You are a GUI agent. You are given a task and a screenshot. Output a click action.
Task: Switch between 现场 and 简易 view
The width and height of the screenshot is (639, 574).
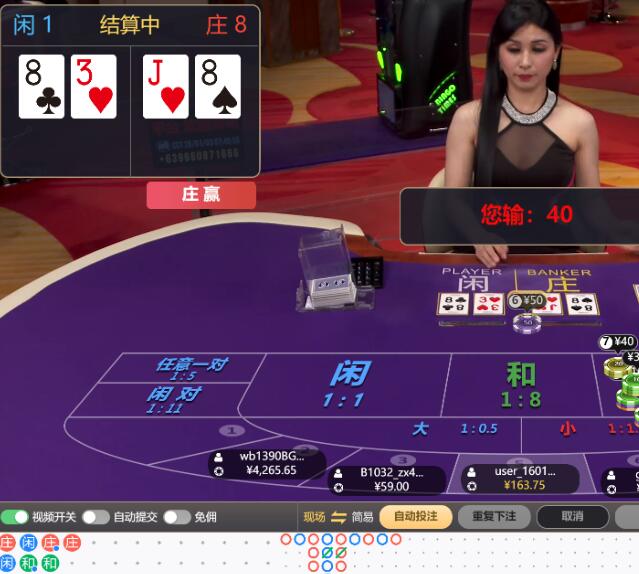pyautogui.click(x=338, y=517)
